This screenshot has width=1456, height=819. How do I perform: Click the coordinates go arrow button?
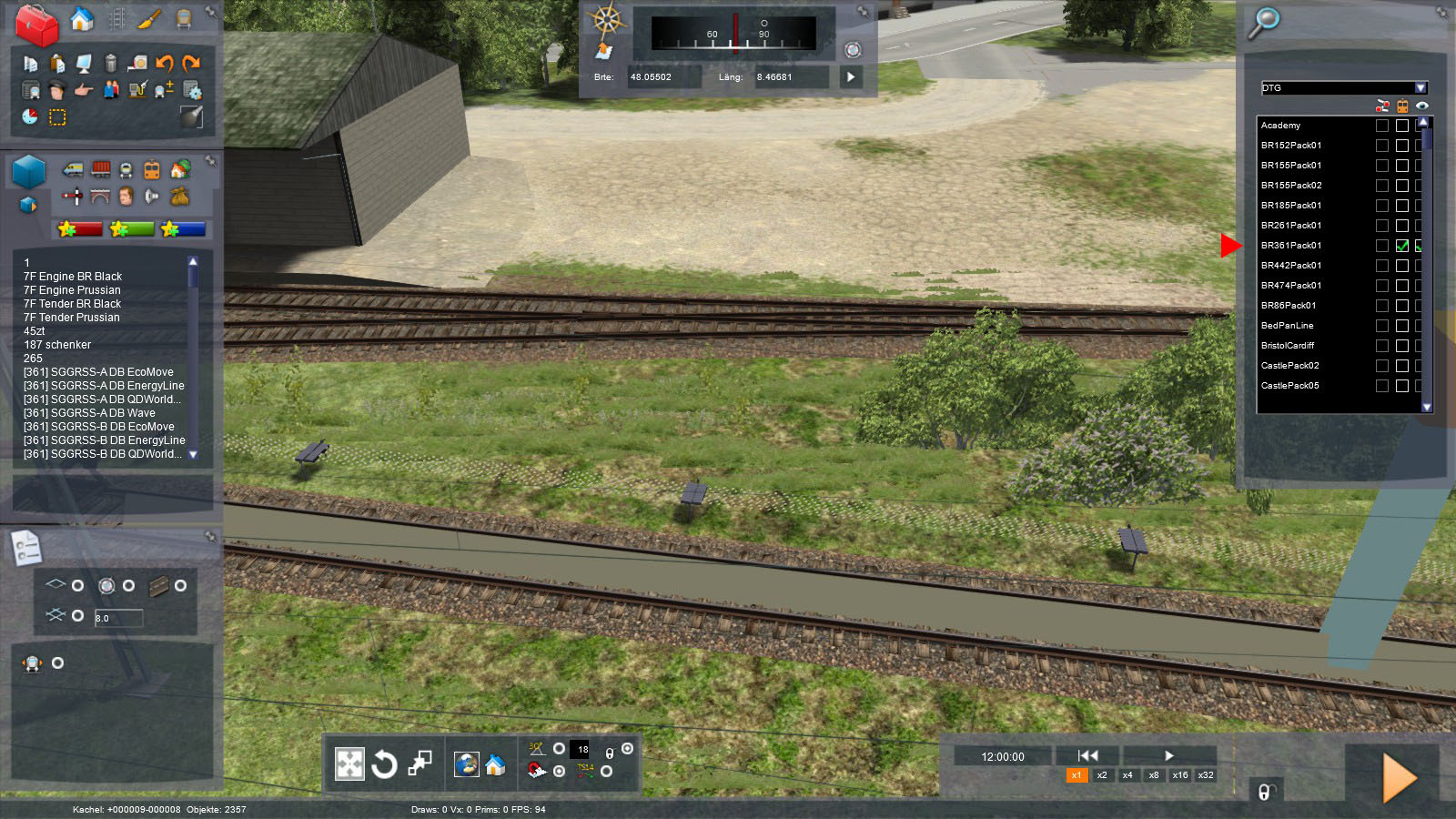point(851,77)
